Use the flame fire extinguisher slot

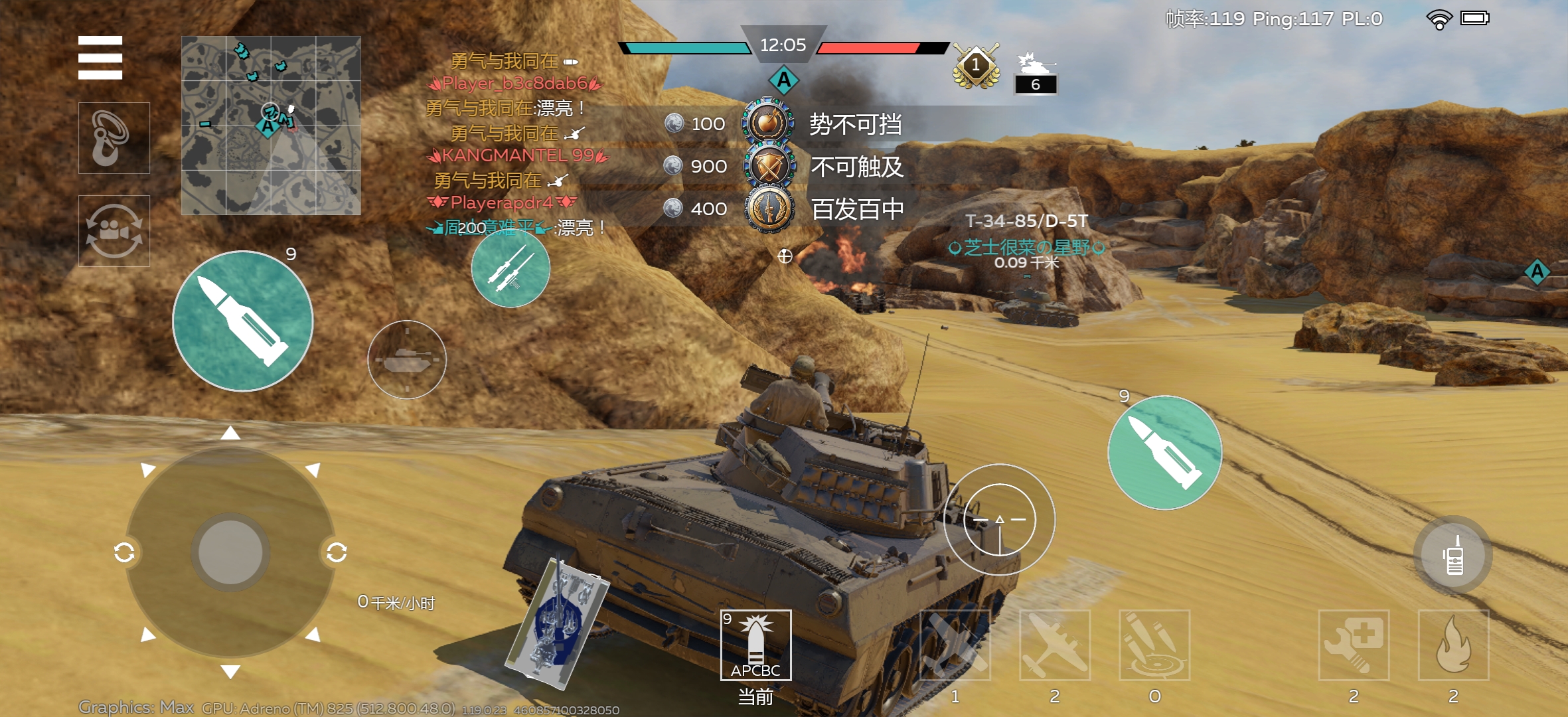[x=1453, y=645]
